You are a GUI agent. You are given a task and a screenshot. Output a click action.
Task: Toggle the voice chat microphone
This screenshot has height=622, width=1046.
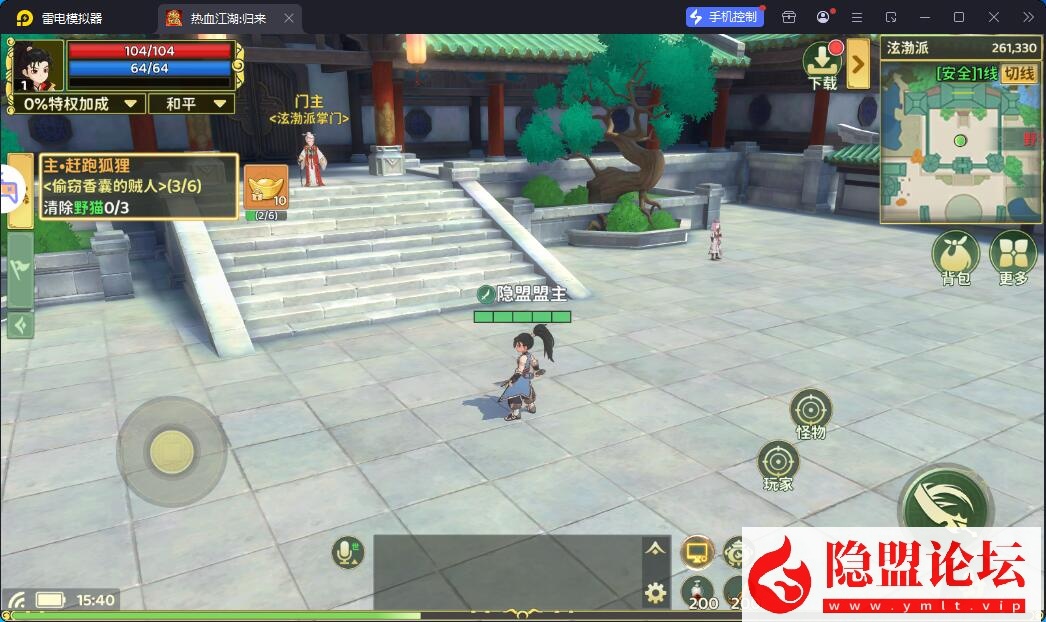pyautogui.click(x=349, y=551)
